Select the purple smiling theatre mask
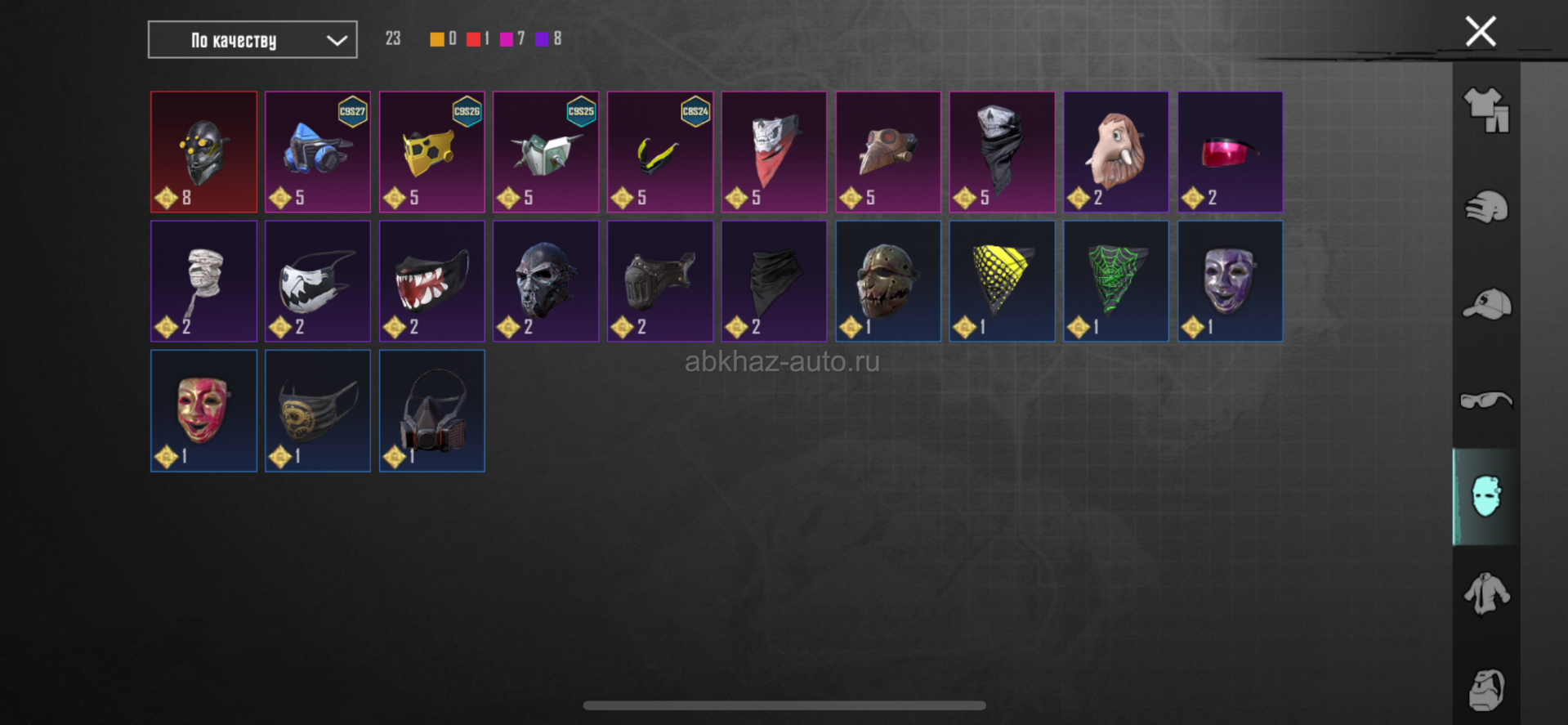 click(1231, 281)
